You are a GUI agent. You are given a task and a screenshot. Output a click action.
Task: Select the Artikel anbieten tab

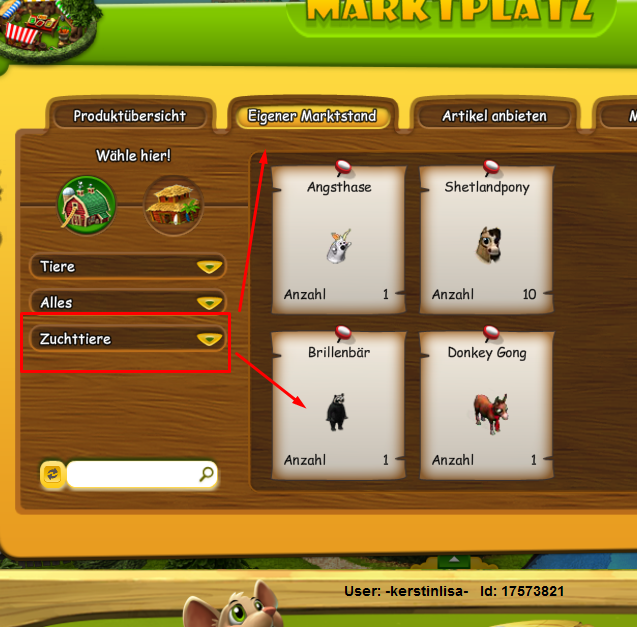point(494,116)
